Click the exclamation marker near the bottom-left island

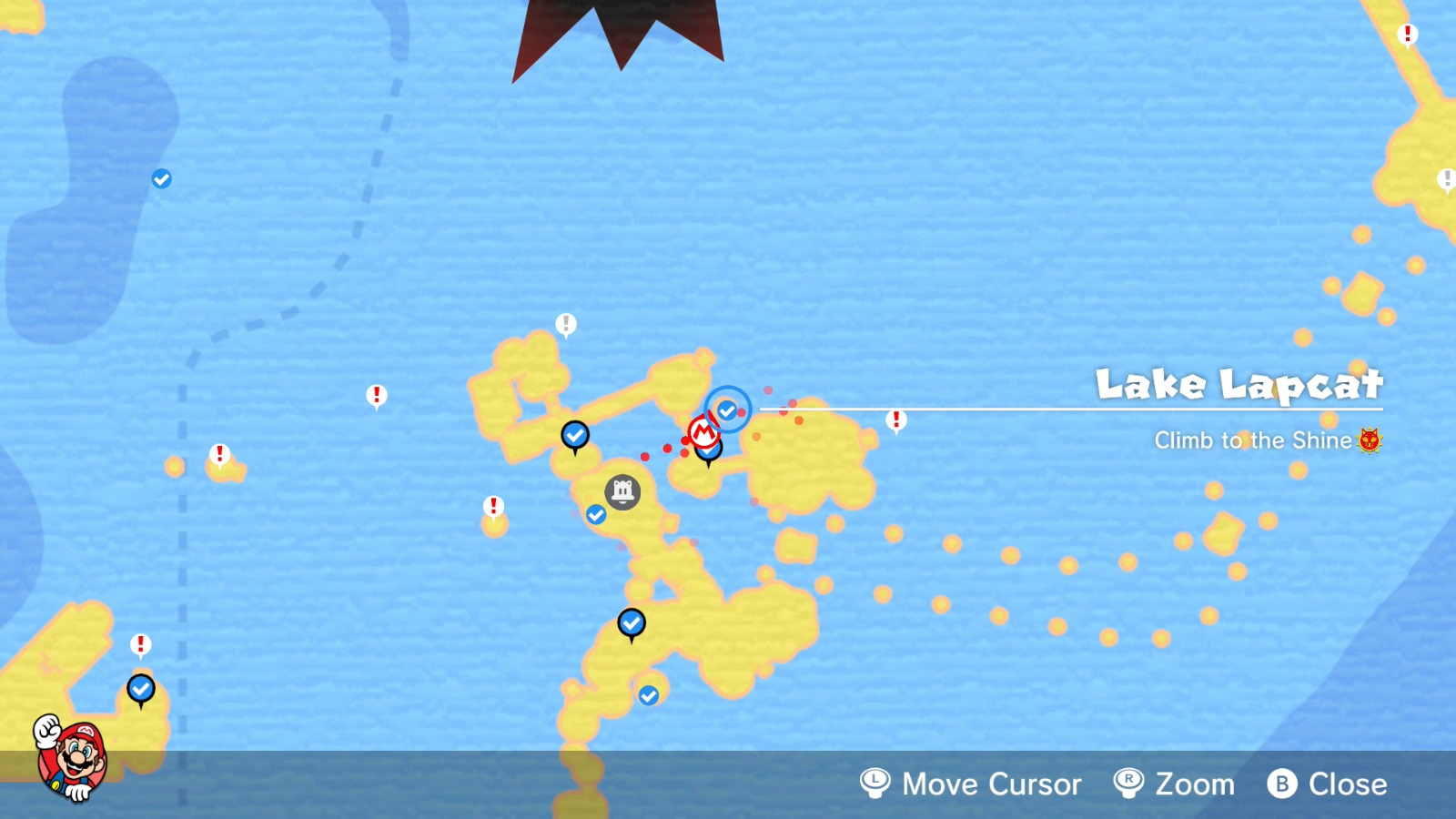[x=139, y=643]
